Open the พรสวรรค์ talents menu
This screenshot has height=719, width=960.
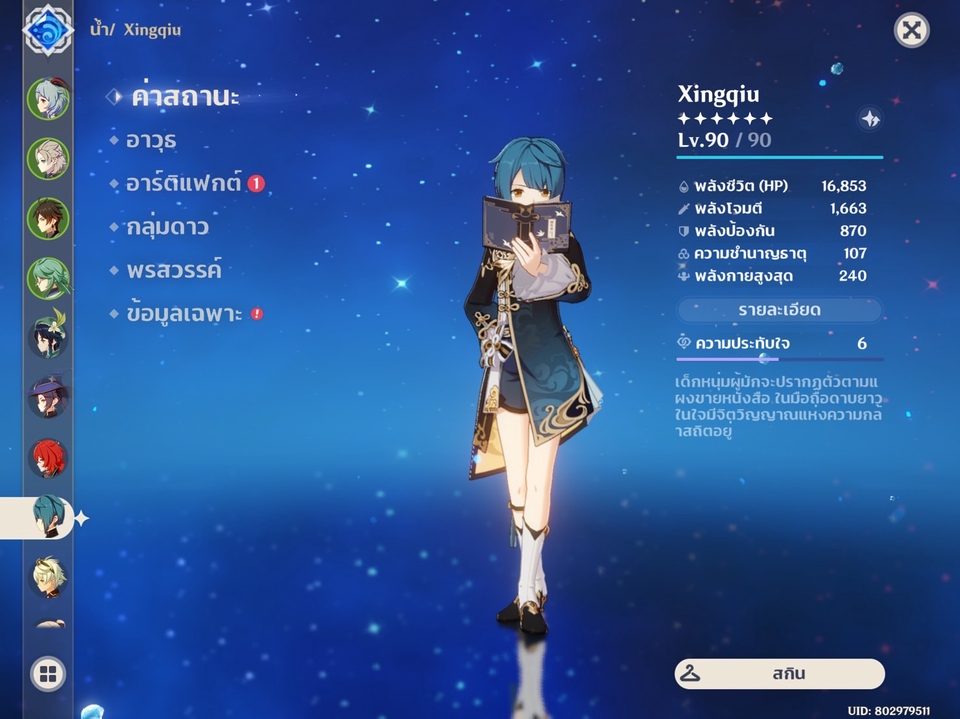click(x=173, y=270)
